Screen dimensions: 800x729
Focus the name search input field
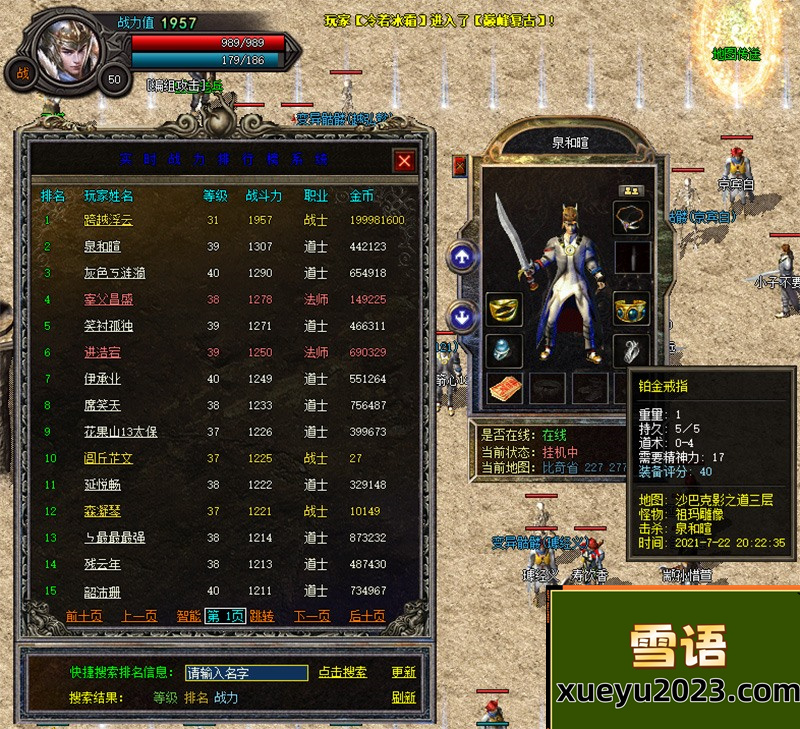tap(246, 673)
